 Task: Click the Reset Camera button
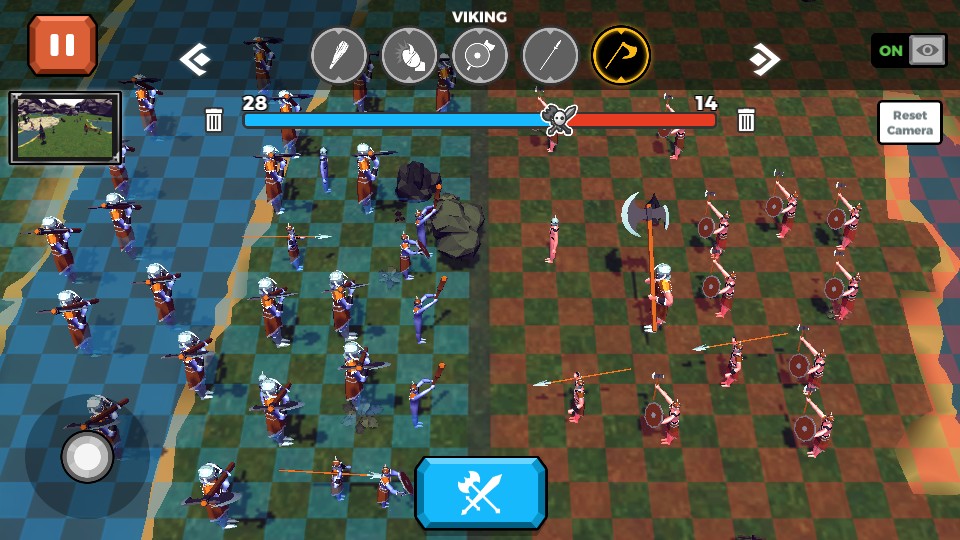[x=910, y=123]
